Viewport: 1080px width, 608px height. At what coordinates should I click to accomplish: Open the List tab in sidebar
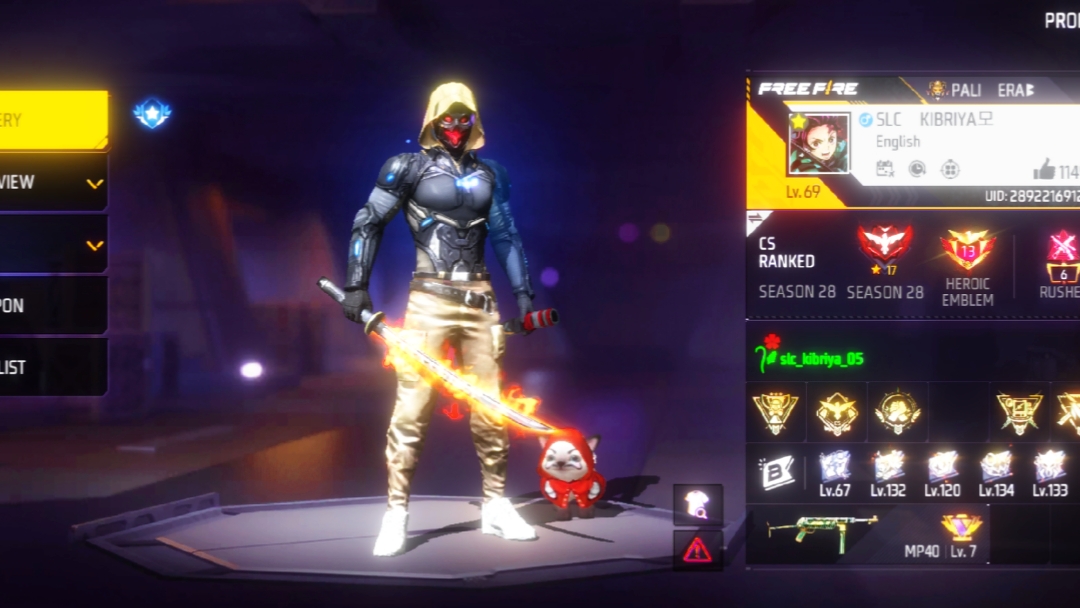pyautogui.click(x=52, y=367)
